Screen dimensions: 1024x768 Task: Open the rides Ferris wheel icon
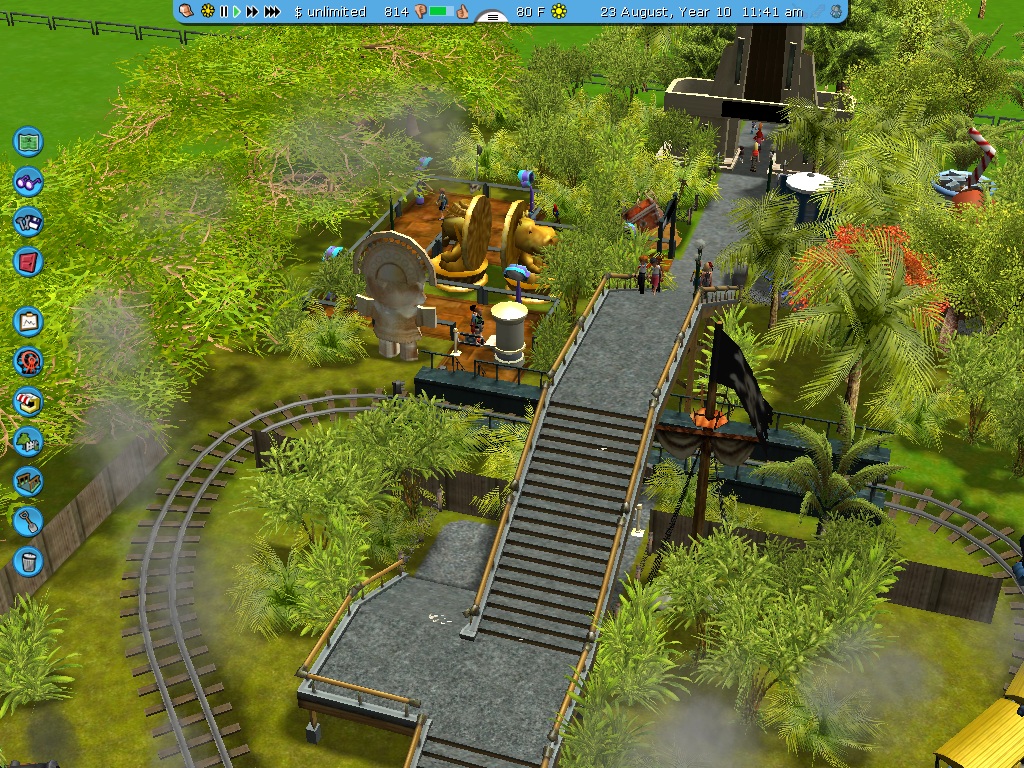click(28, 362)
